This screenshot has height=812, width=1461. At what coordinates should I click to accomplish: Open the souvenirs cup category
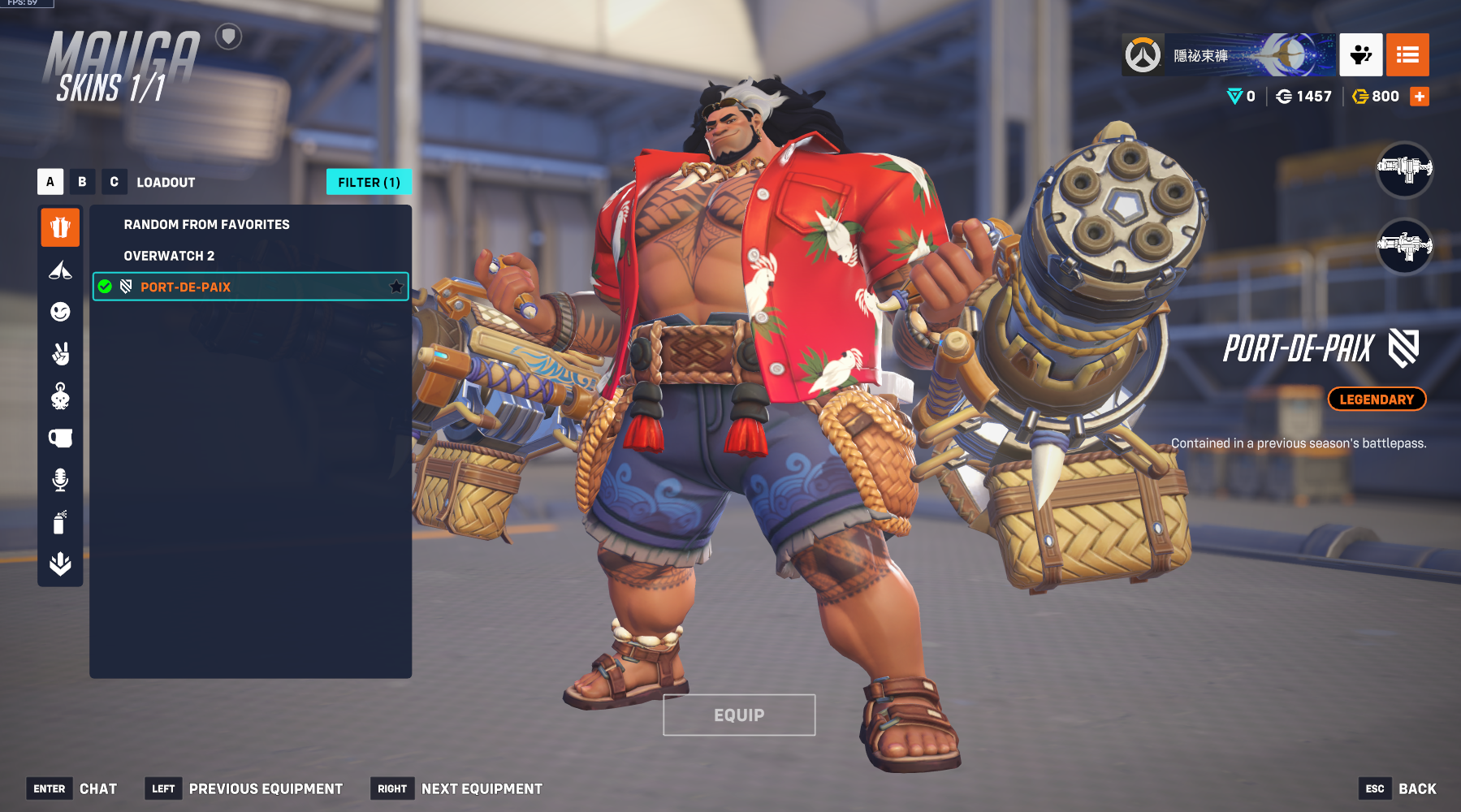(x=60, y=438)
